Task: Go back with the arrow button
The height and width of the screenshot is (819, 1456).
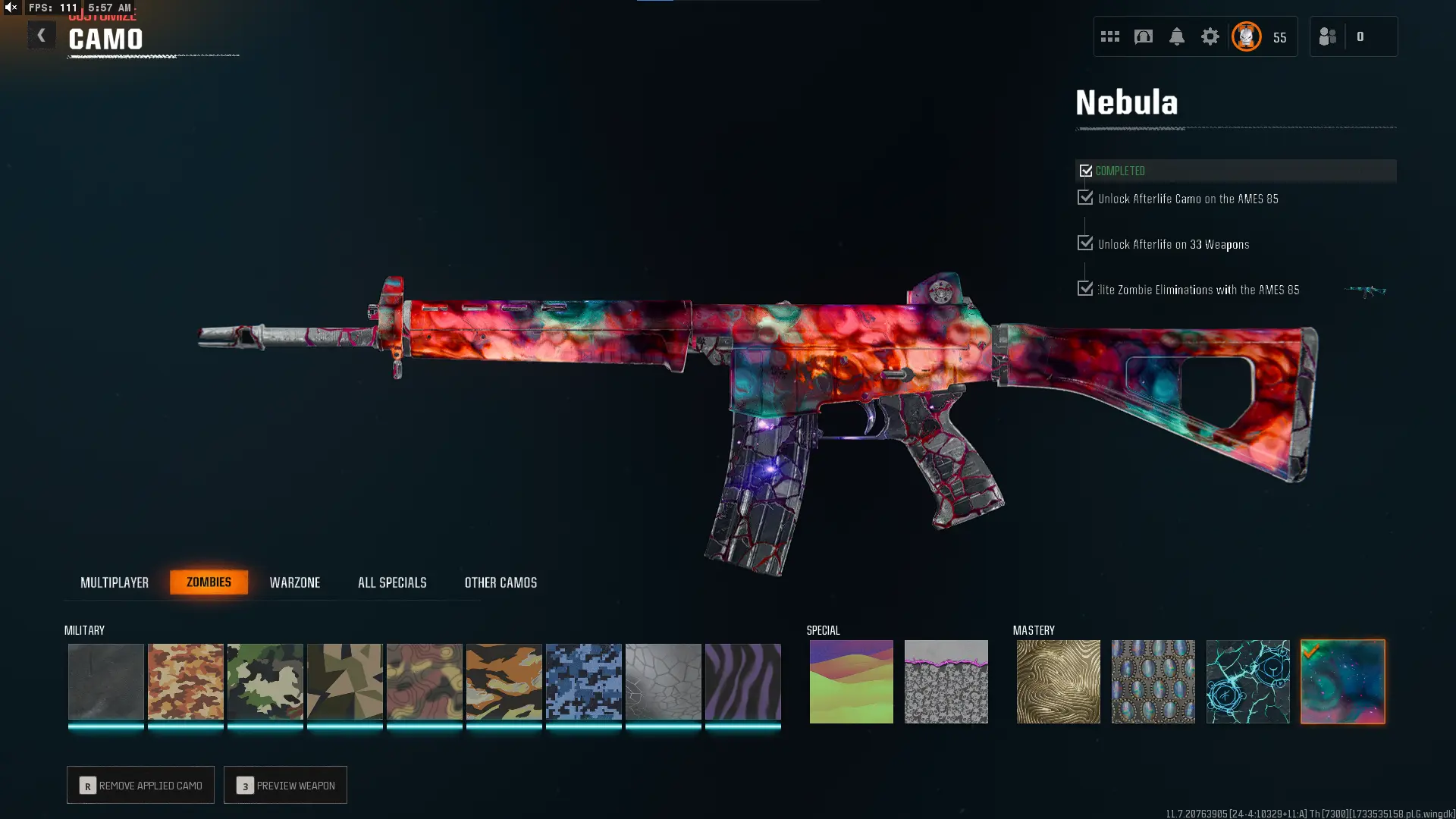Action: click(x=42, y=36)
